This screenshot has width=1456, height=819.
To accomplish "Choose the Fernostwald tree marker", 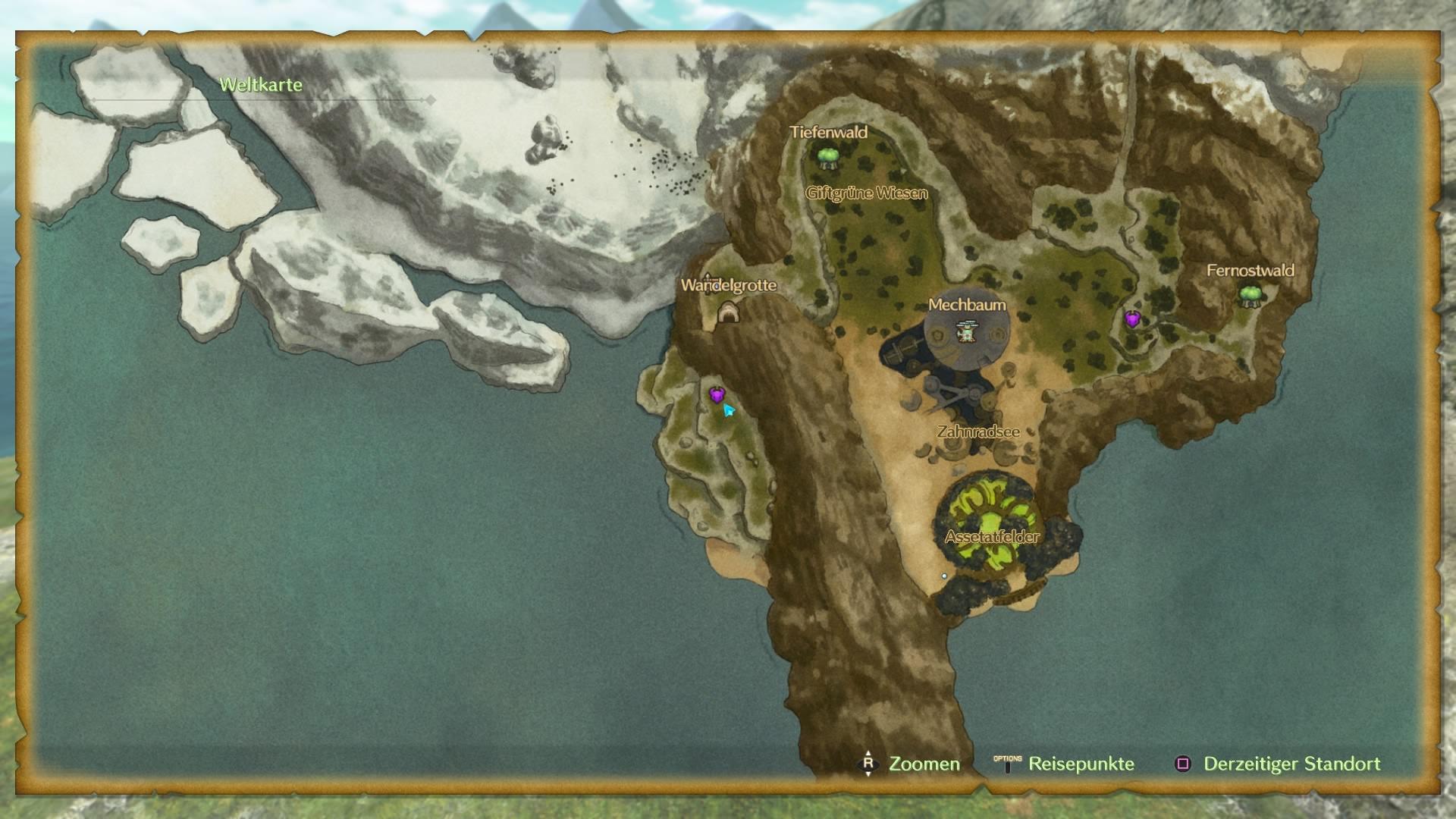I will 1250,295.
